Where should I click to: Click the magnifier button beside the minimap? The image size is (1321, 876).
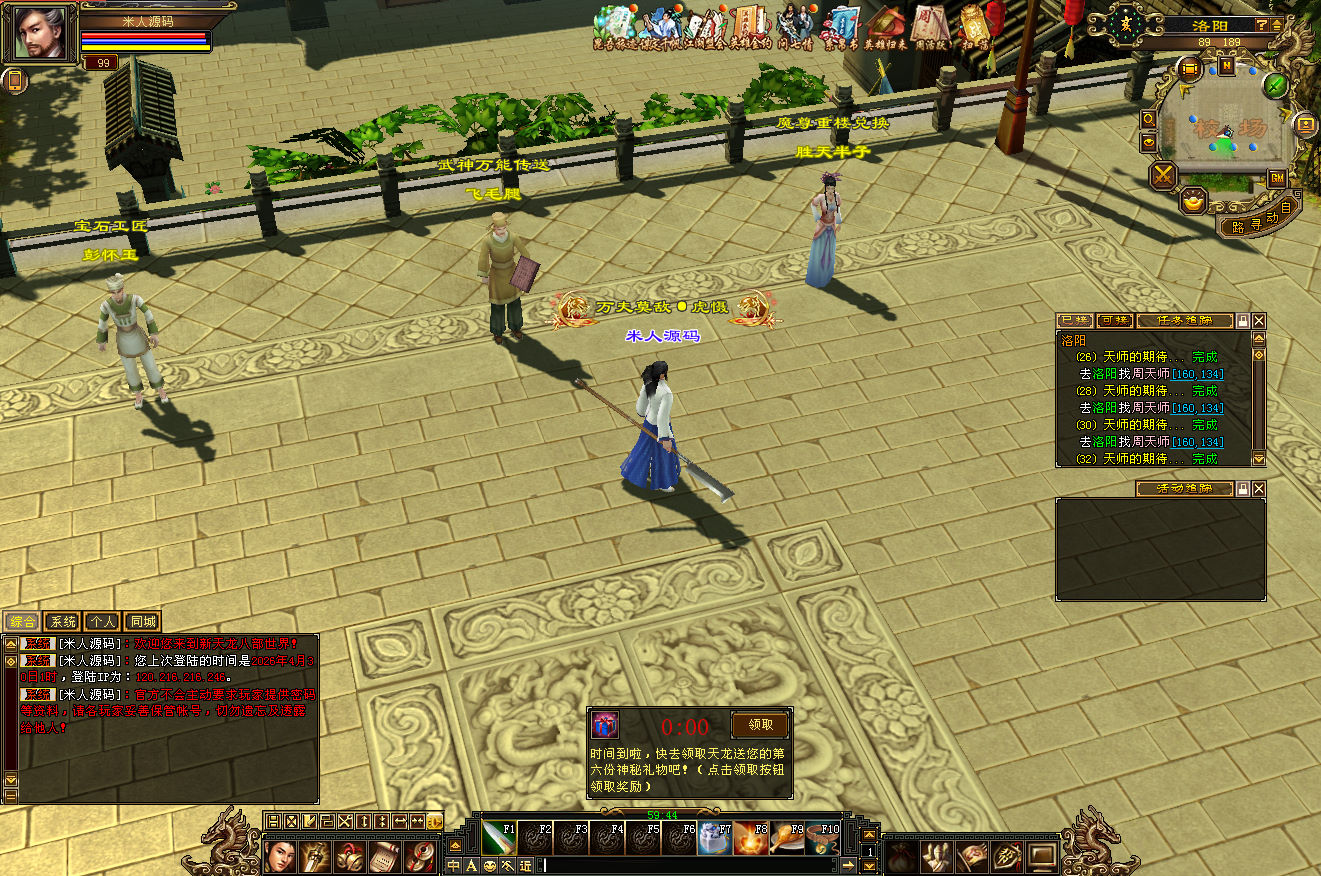pos(1149,119)
